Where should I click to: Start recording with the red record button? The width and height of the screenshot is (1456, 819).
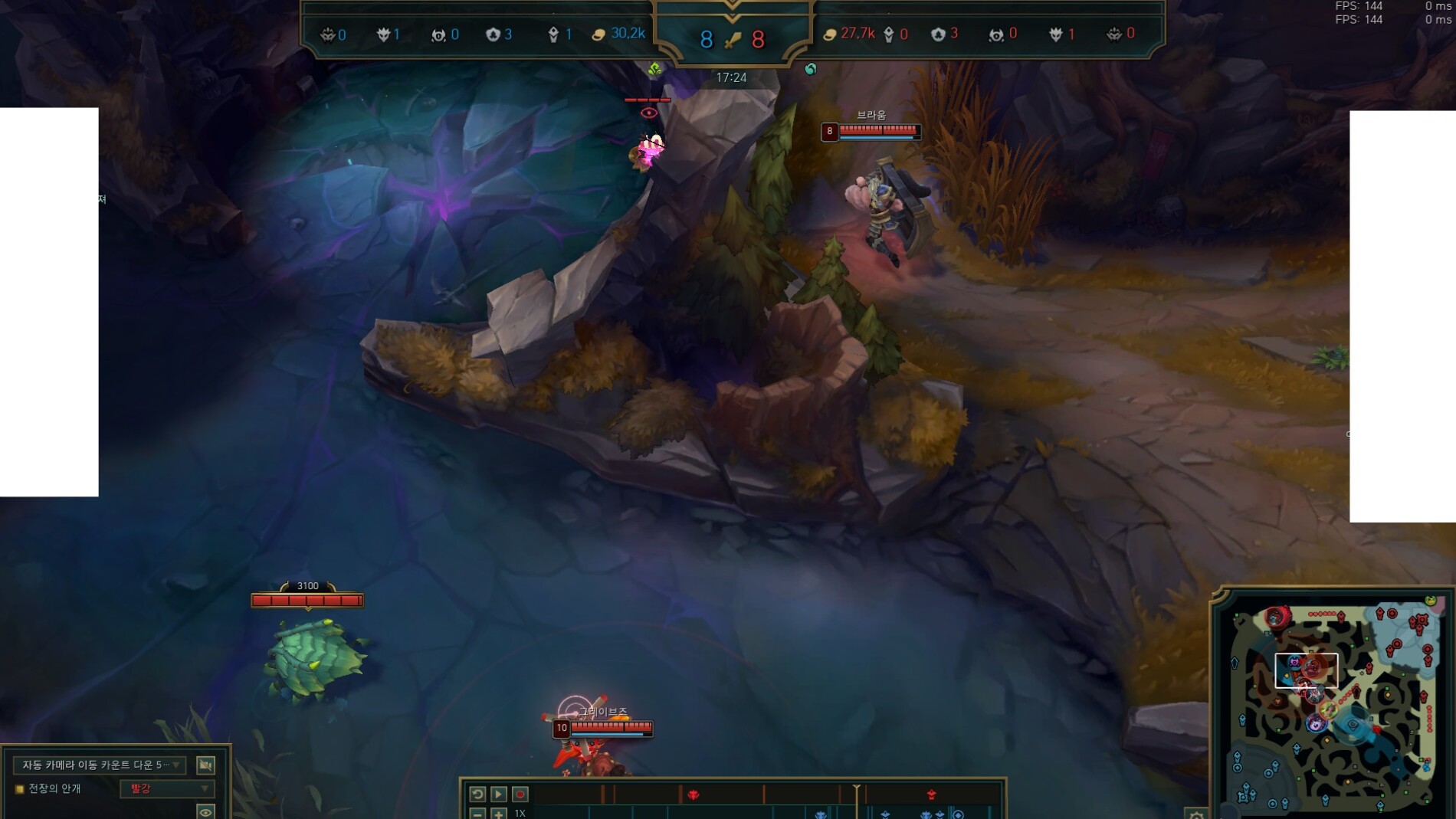pyautogui.click(x=520, y=794)
